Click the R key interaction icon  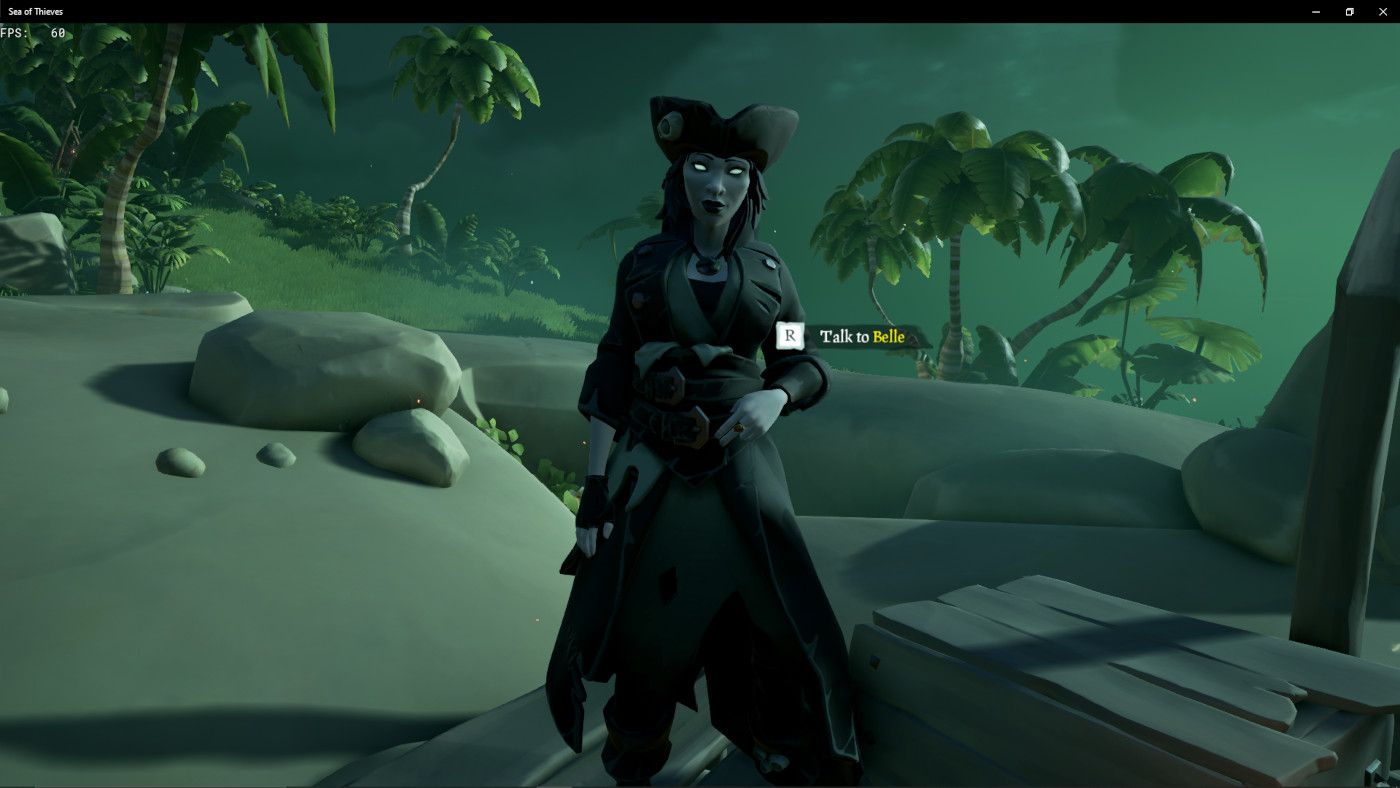pyautogui.click(x=789, y=337)
